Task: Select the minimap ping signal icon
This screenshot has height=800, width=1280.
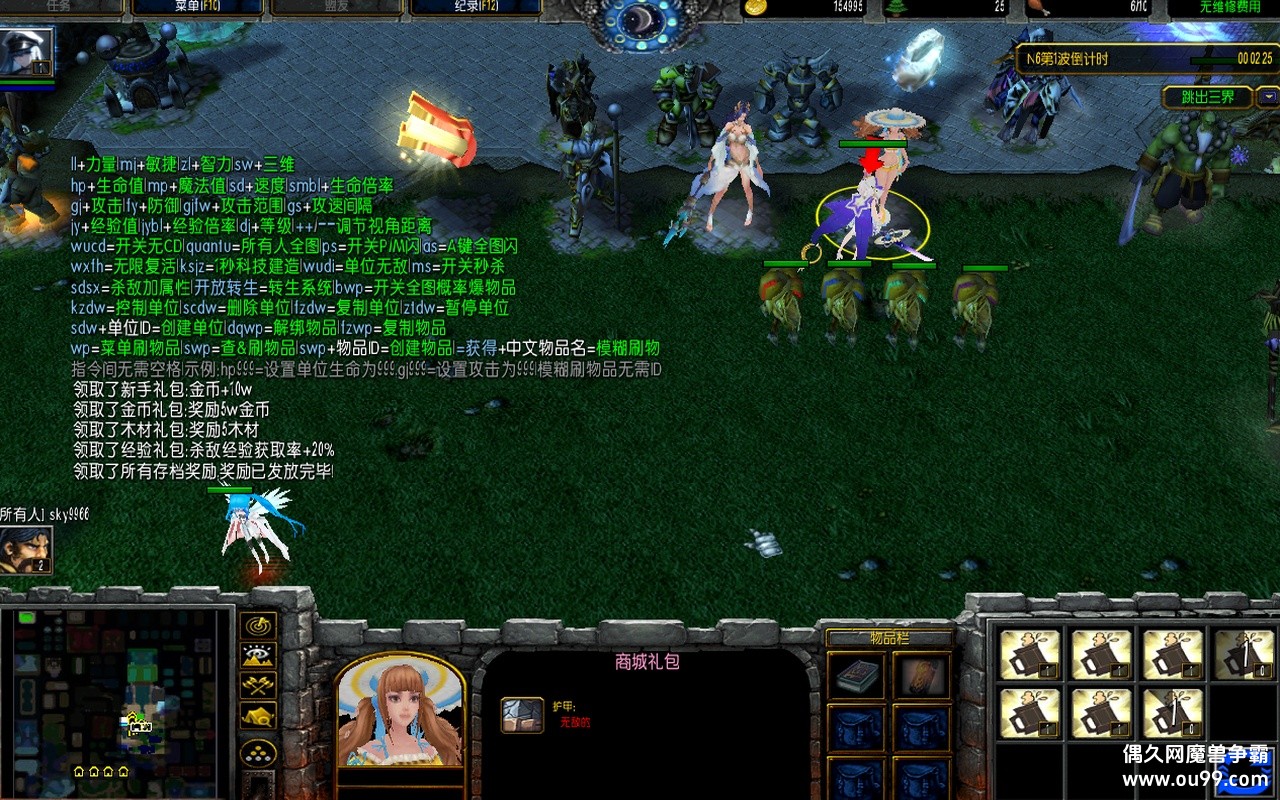Action: pos(258,627)
